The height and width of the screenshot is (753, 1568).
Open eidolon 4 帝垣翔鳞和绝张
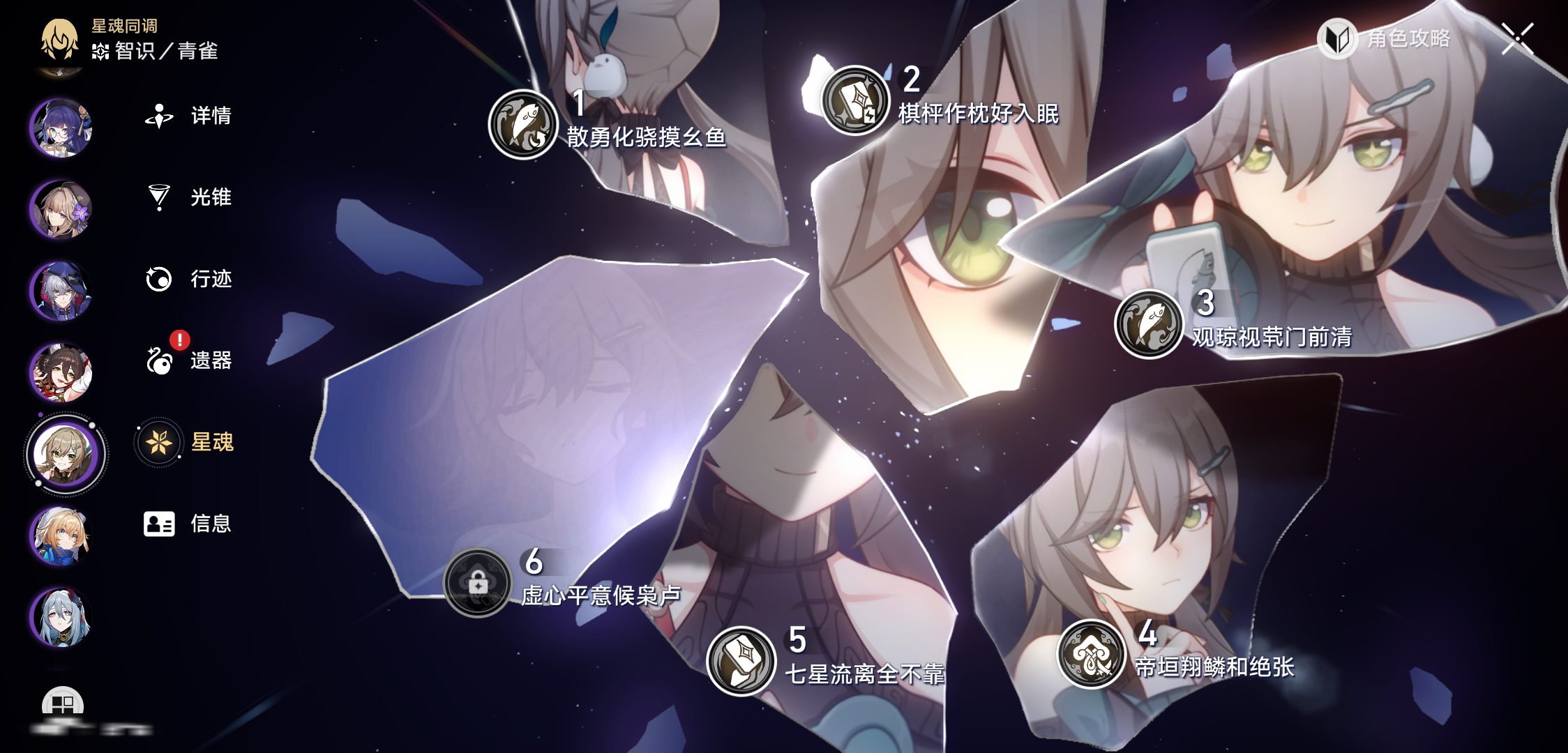(x=1092, y=654)
